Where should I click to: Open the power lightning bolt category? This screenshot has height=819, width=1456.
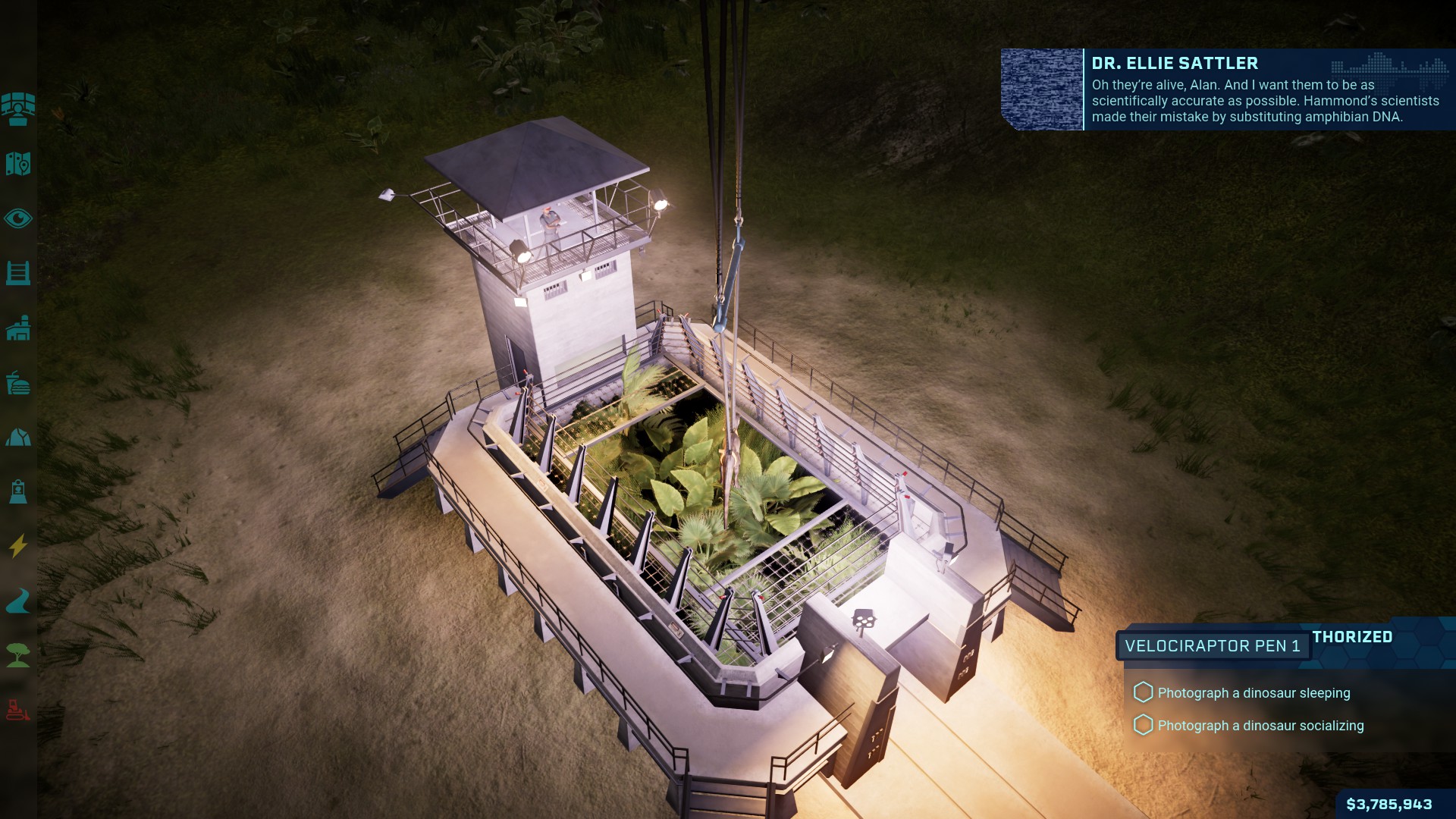(18, 546)
